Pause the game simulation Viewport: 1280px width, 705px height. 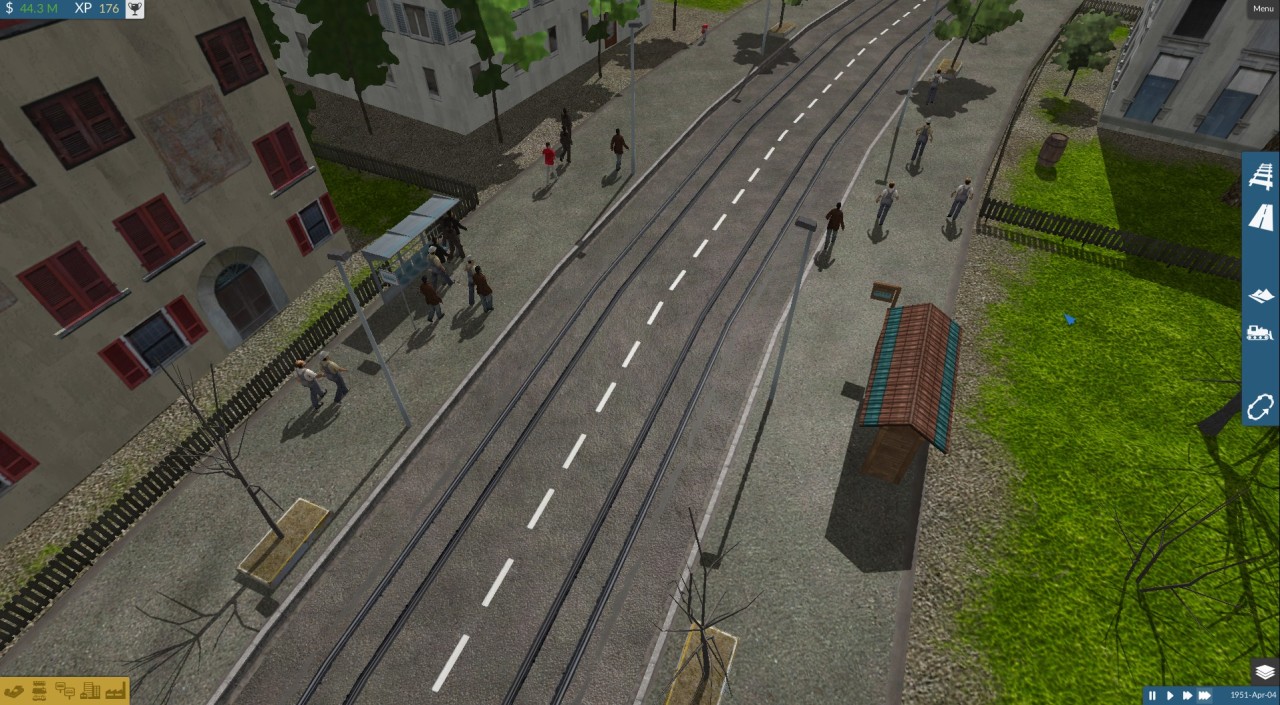tap(1152, 695)
